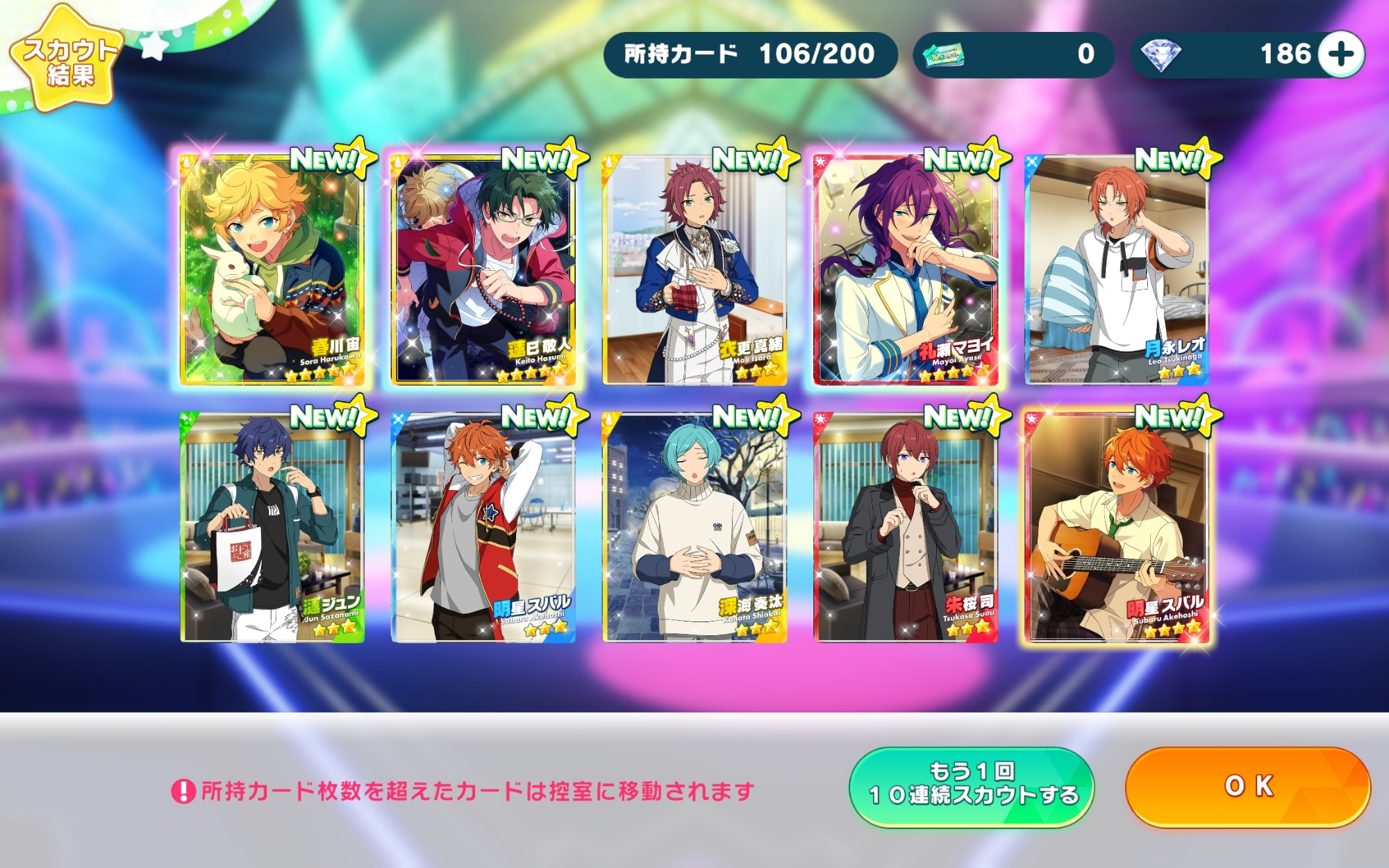View the Sora Harukawa card
The width and height of the screenshot is (1389, 868).
272,269
